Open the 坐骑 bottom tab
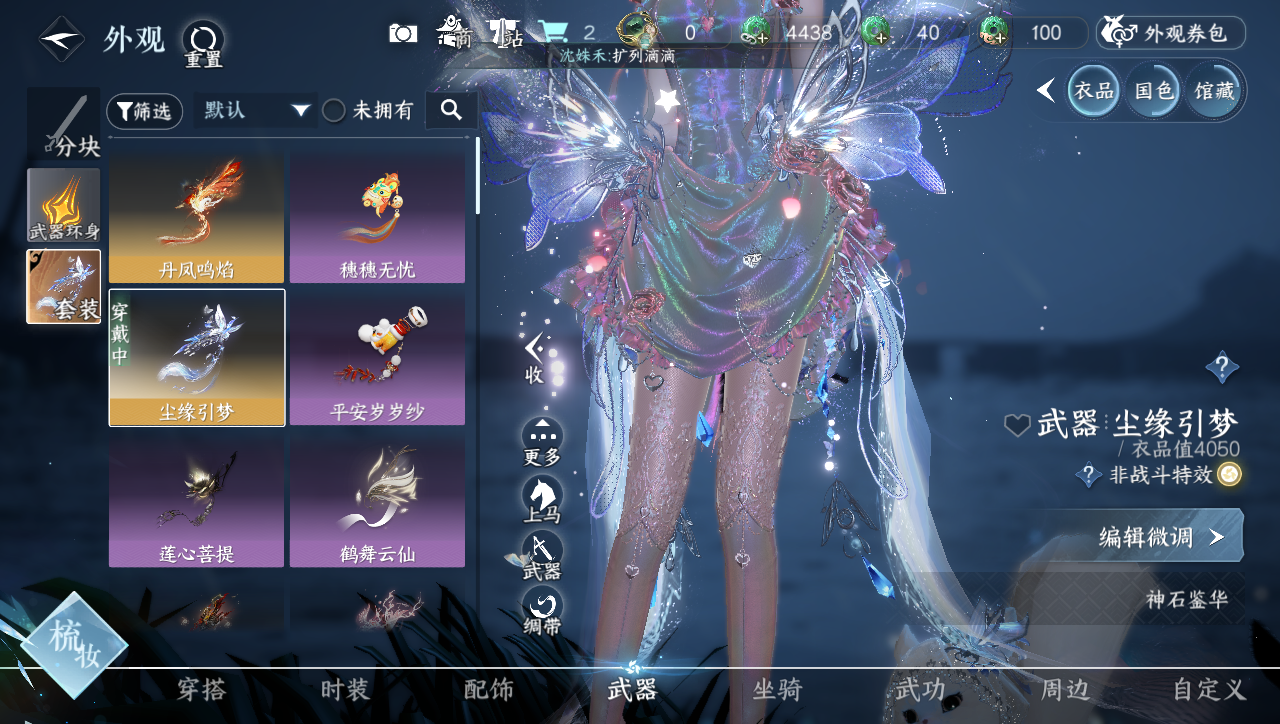Viewport: 1280px width, 724px height. (x=777, y=689)
